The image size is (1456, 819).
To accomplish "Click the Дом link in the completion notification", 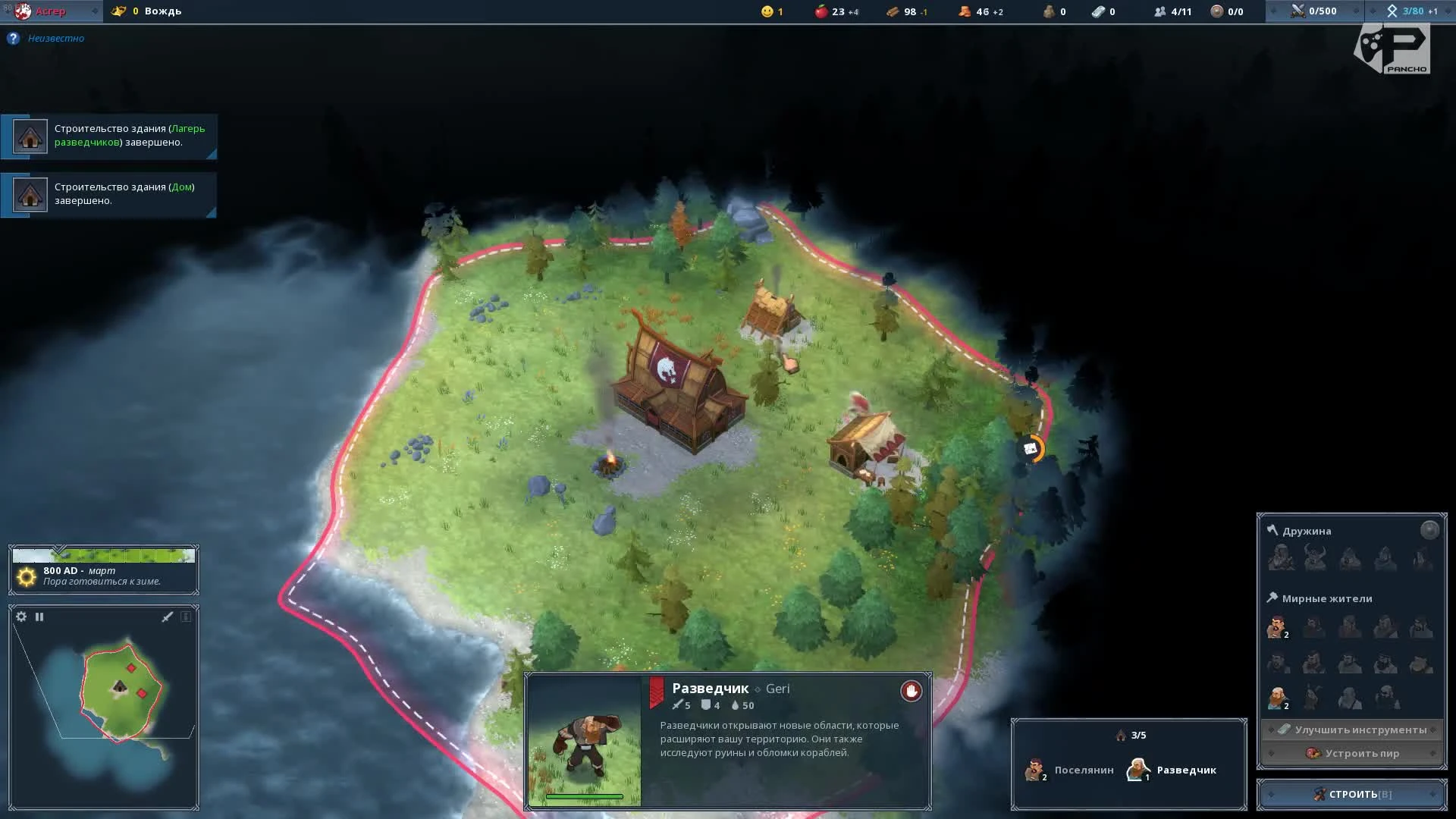I will pos(183,187).
